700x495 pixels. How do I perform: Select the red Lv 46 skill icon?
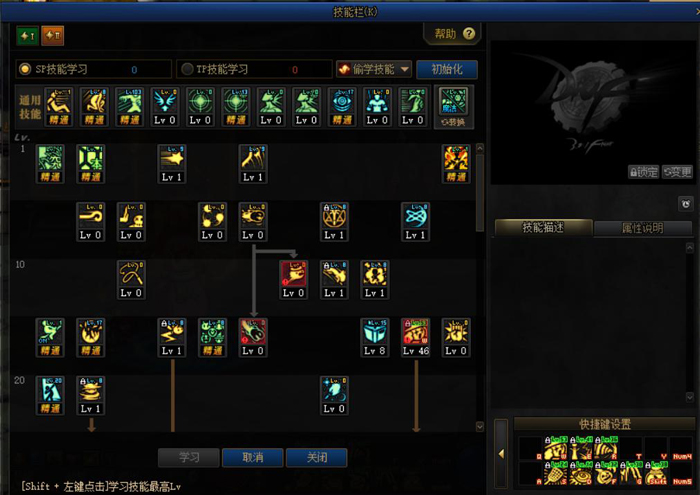point(416,338)
